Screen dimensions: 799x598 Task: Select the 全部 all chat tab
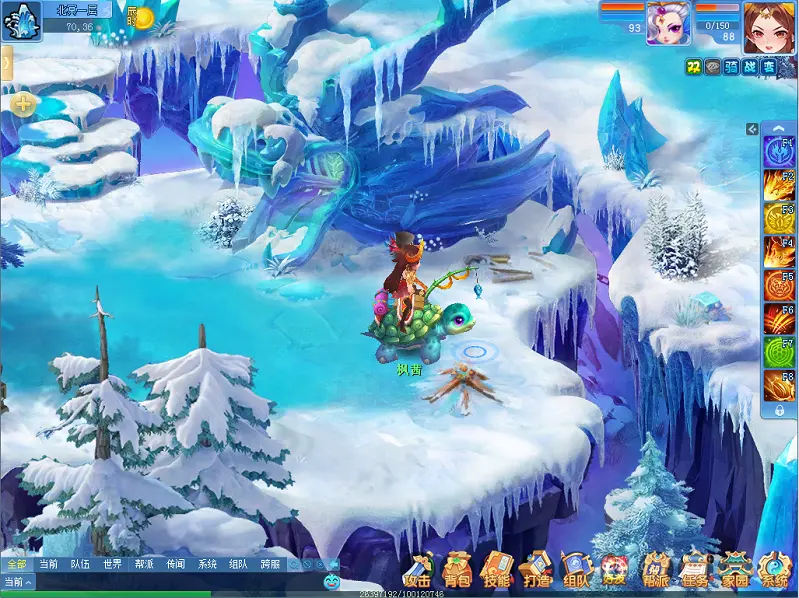click(16, 564)
